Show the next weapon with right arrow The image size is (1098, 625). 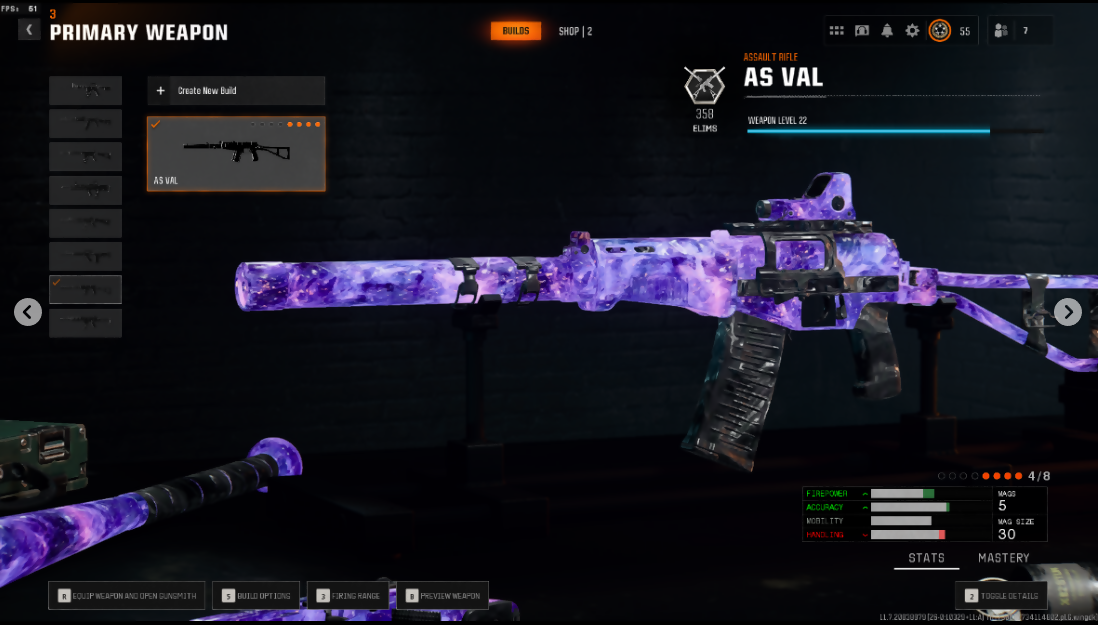coord(1068,312)
